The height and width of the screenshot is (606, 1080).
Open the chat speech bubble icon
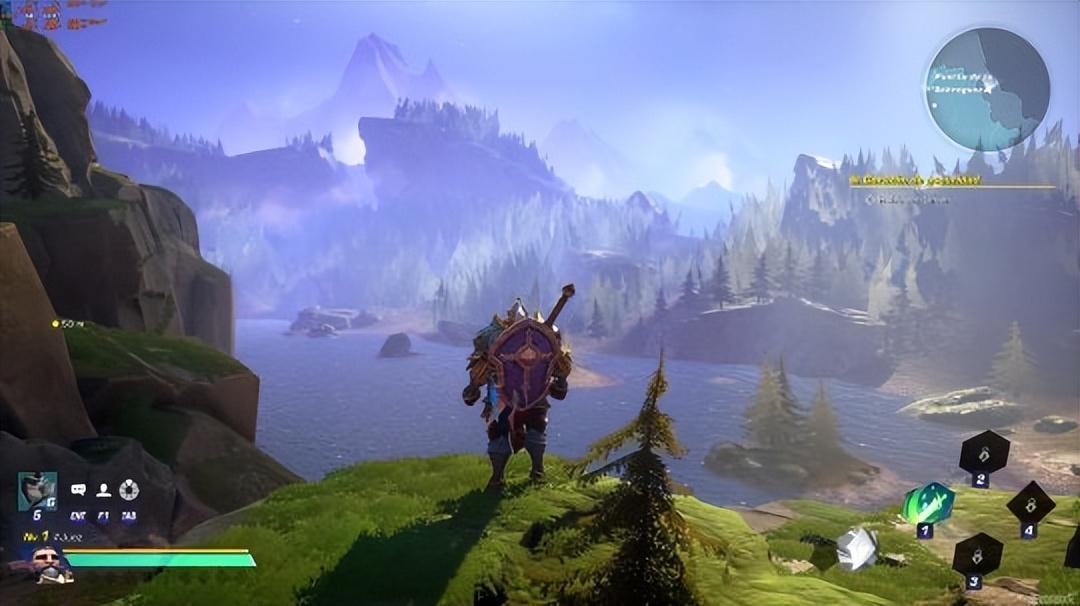(78, 490)
